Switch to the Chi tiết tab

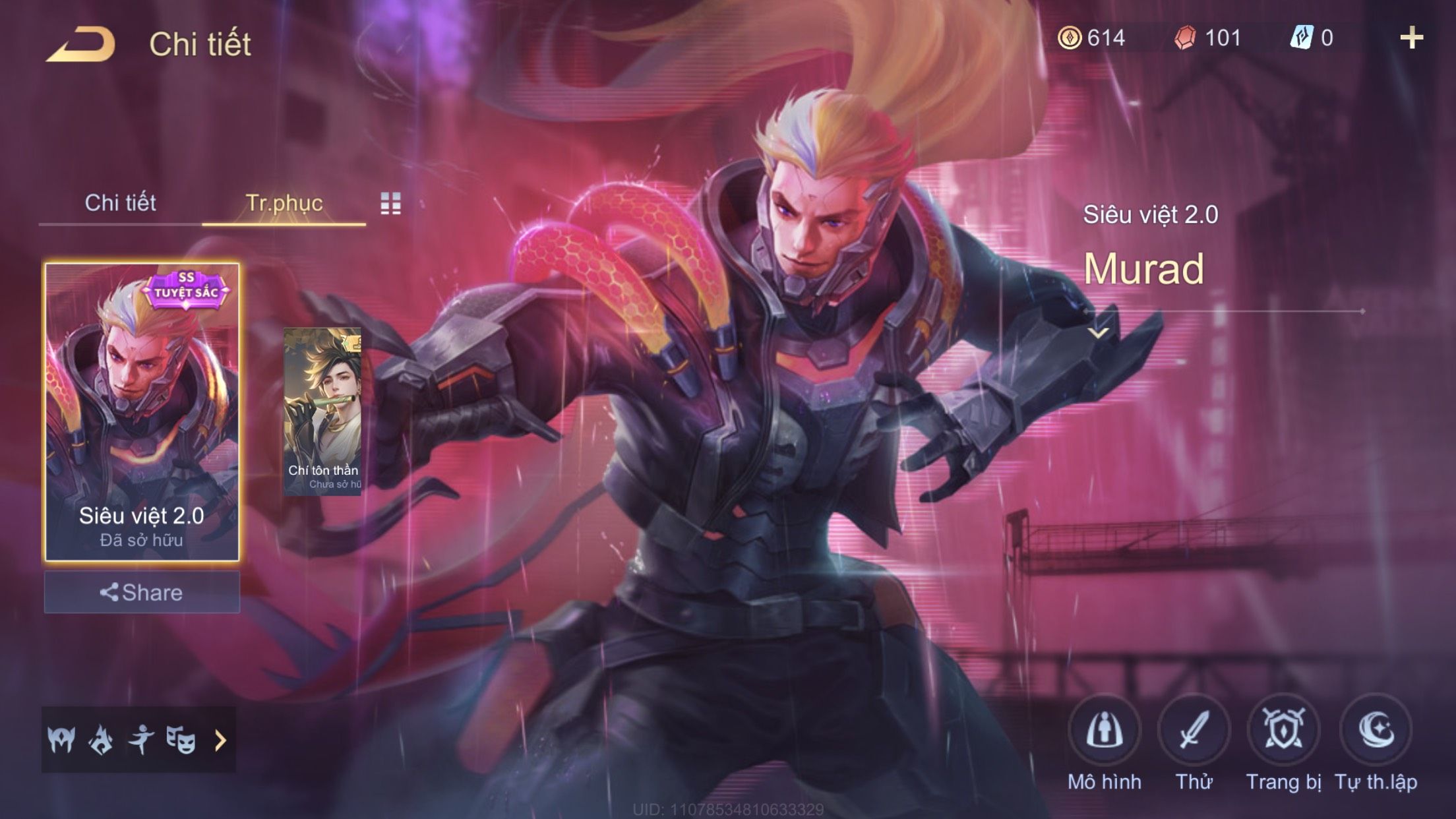(x=120, y=202)
